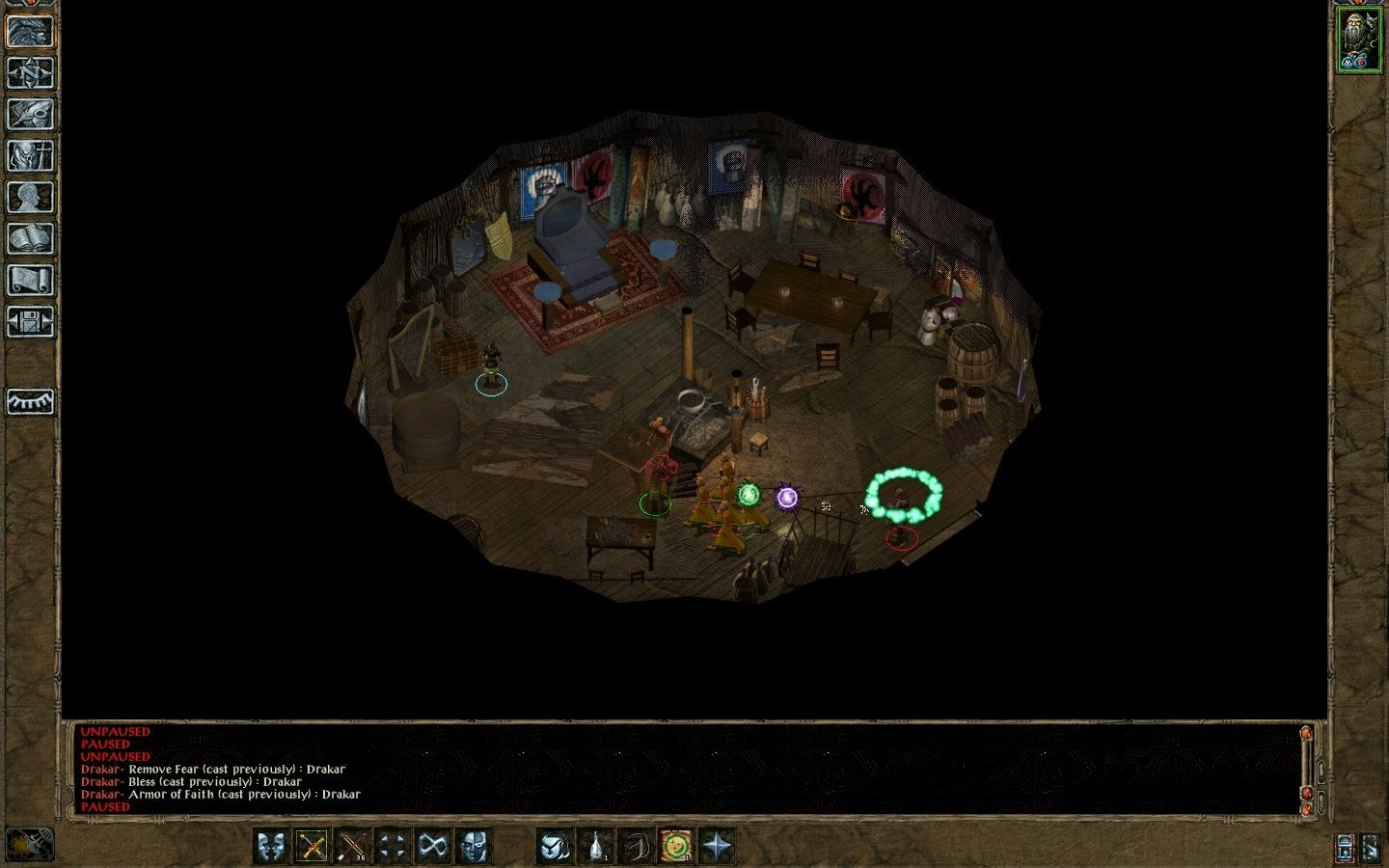
Task: Enable stealth via the split-face mask icon
Action: point(473,846)
